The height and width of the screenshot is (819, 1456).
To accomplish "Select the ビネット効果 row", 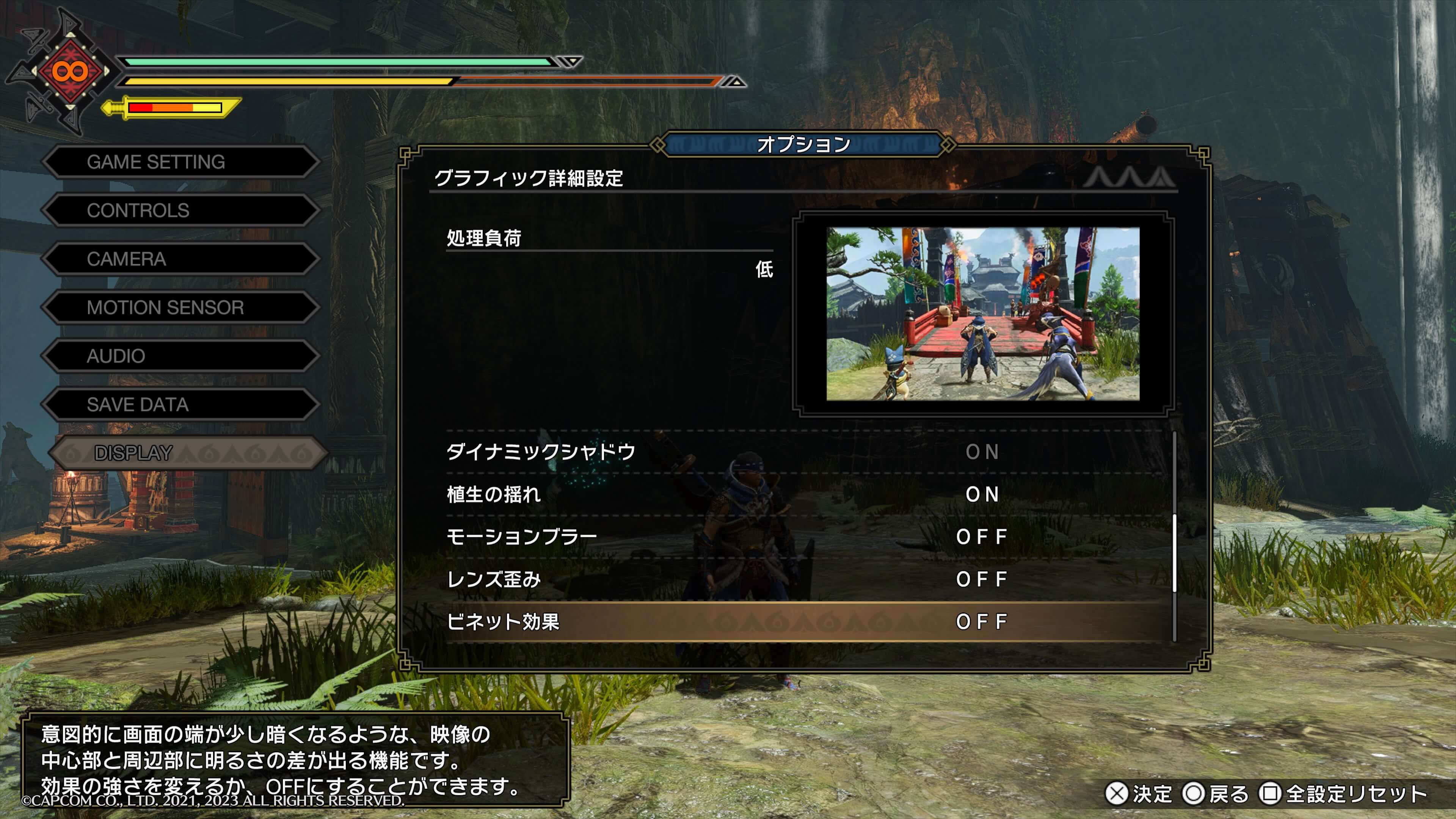I will pyautogui.click(x=803, y=622).
